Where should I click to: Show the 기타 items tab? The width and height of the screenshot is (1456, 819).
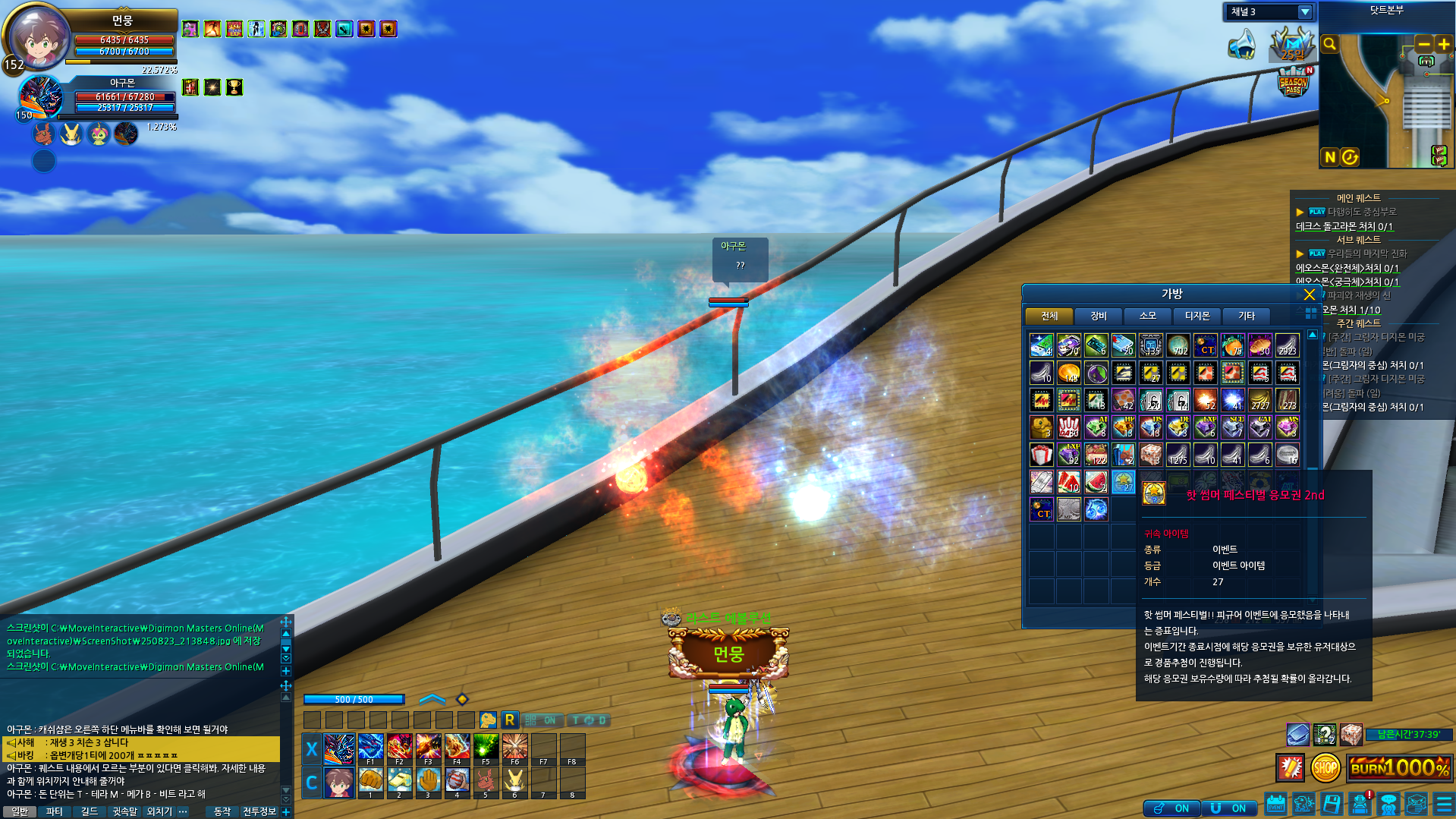point(1246,316)
